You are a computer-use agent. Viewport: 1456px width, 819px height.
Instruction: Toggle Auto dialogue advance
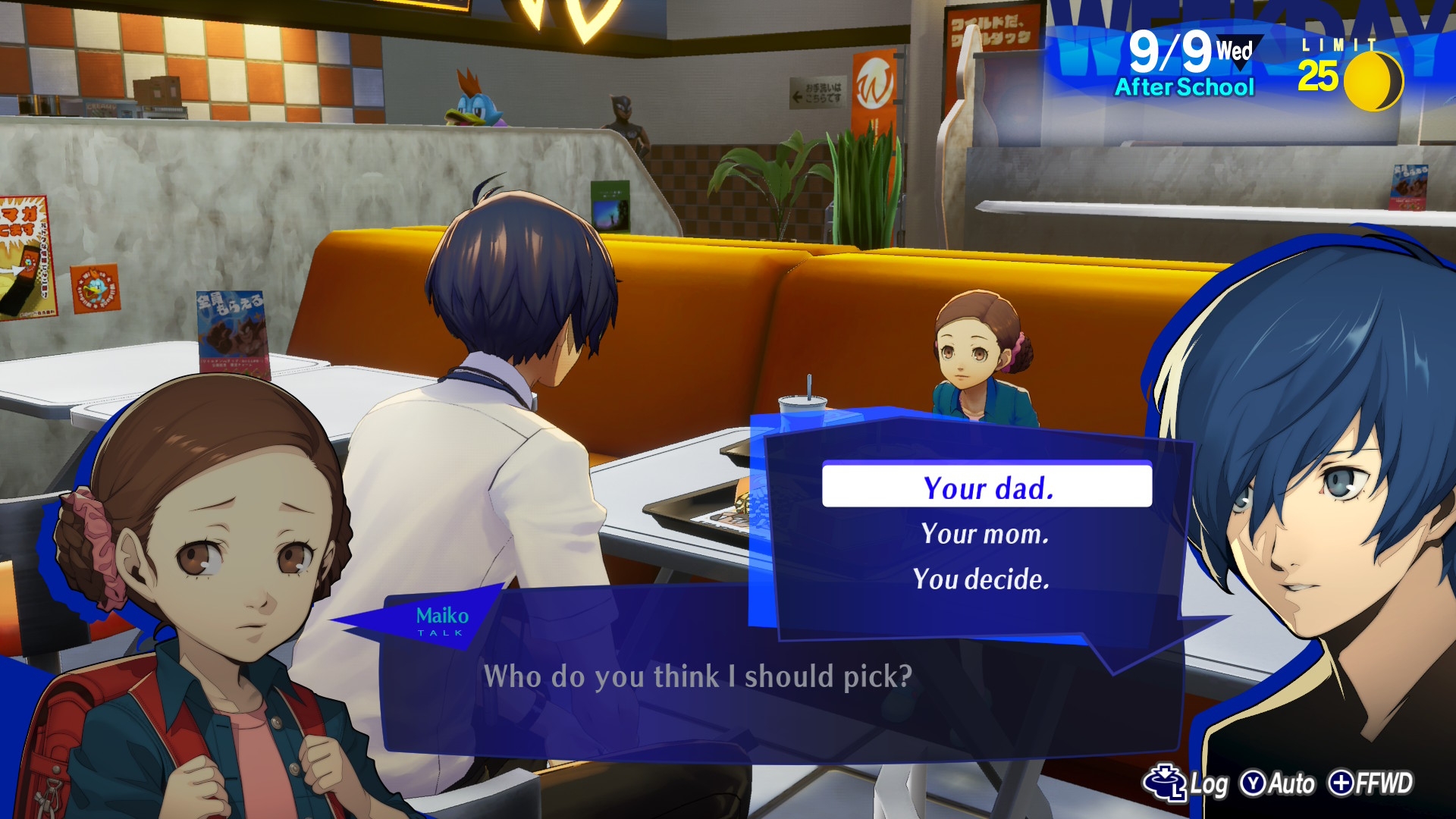coord(1278,783)
